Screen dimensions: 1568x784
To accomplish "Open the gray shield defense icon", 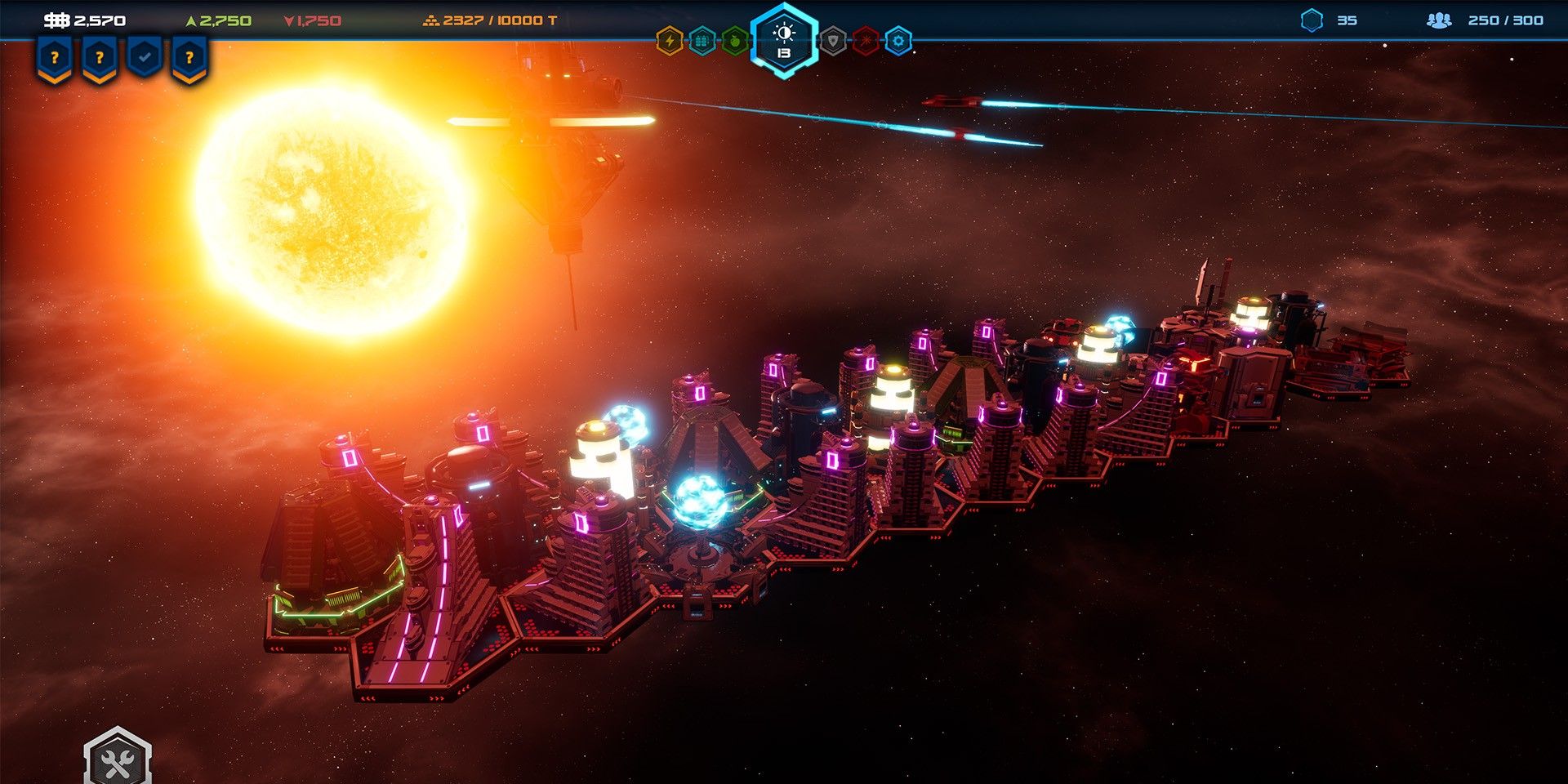I will point(833,41).
